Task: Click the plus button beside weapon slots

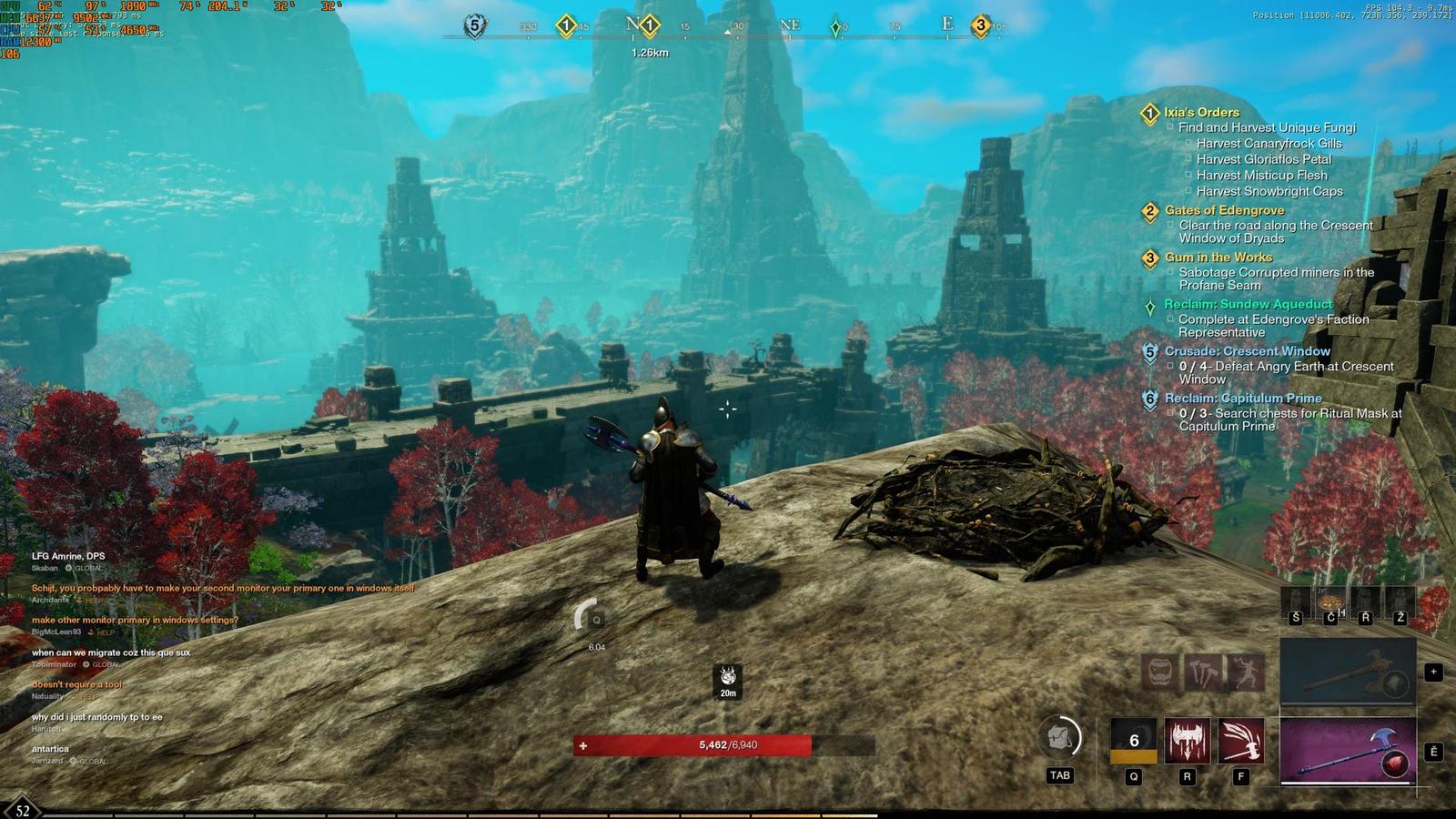Action: (1433, 672)
